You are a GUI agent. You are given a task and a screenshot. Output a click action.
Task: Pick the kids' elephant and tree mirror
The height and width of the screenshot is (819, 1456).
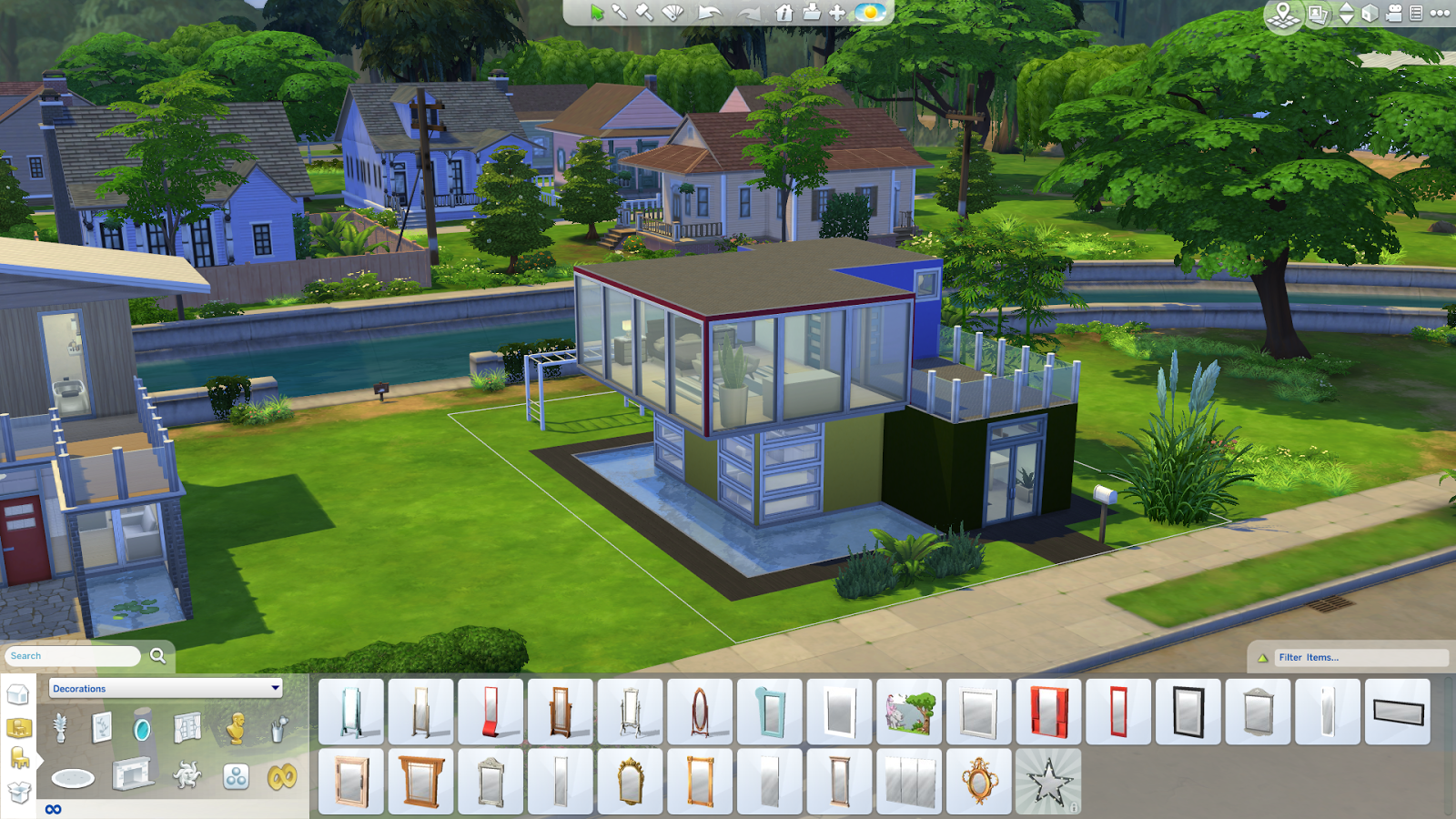pos(909,712)
